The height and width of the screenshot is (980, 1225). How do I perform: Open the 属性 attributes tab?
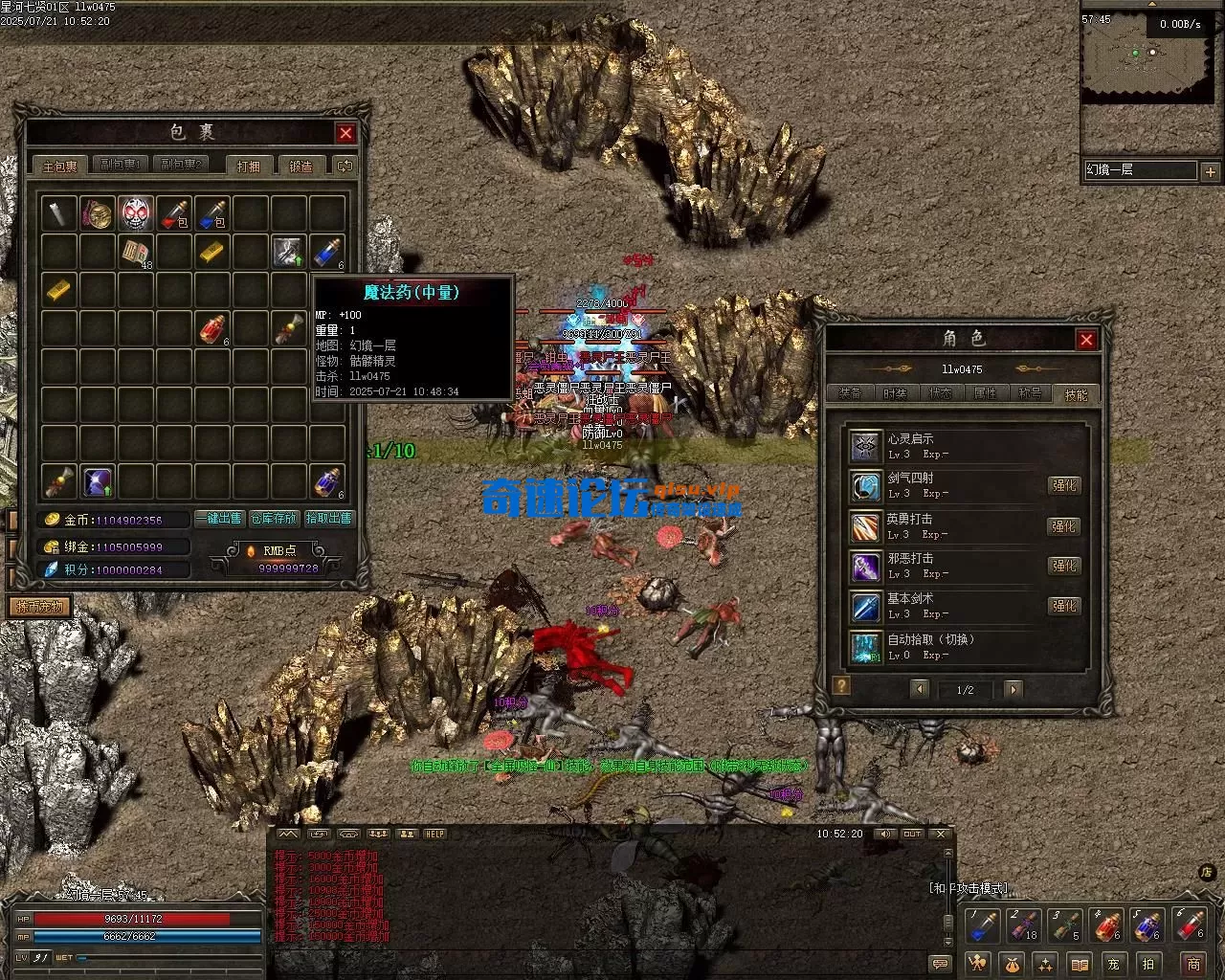(985, 393)
